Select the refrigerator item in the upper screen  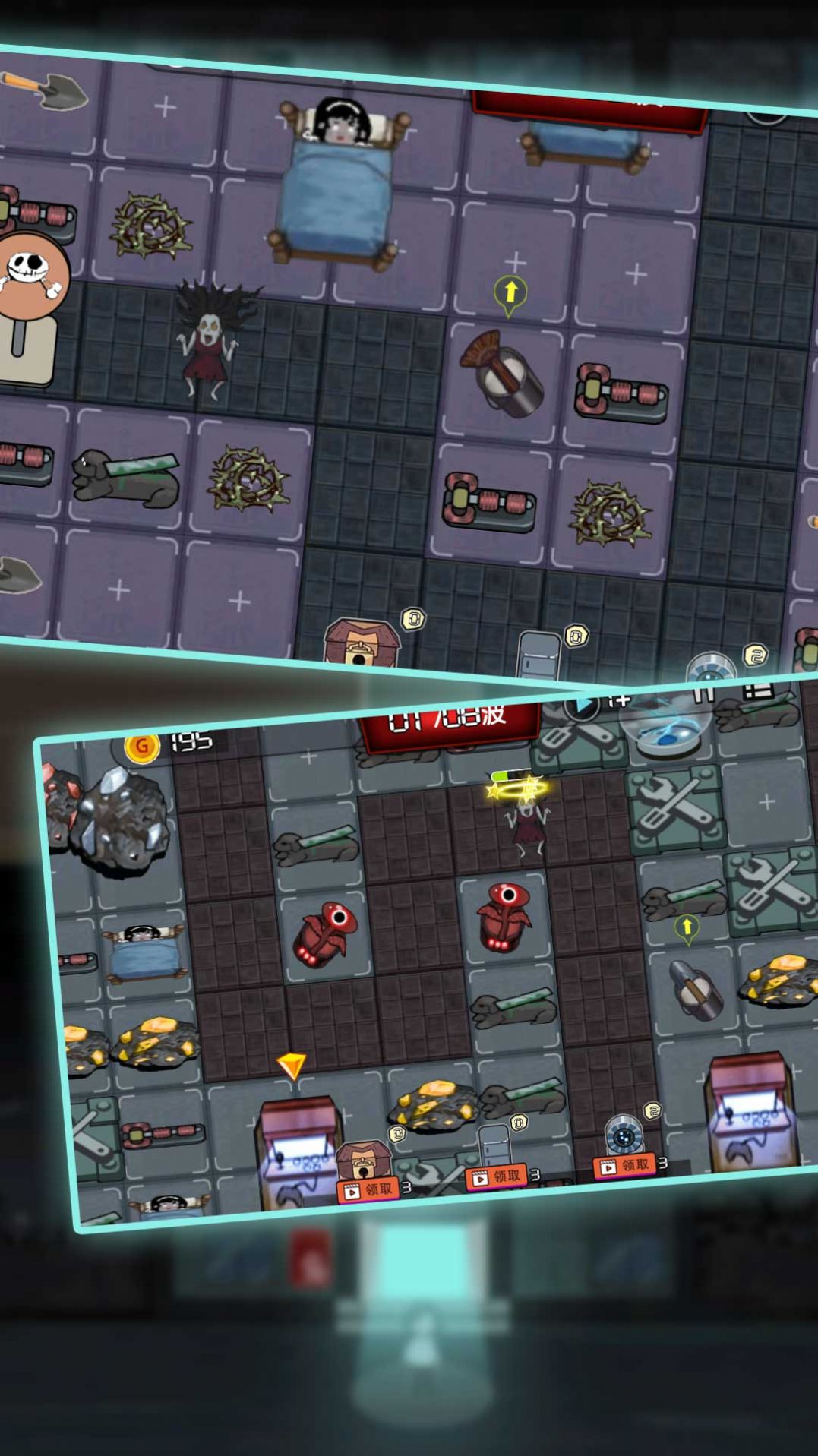pos(538,655)
